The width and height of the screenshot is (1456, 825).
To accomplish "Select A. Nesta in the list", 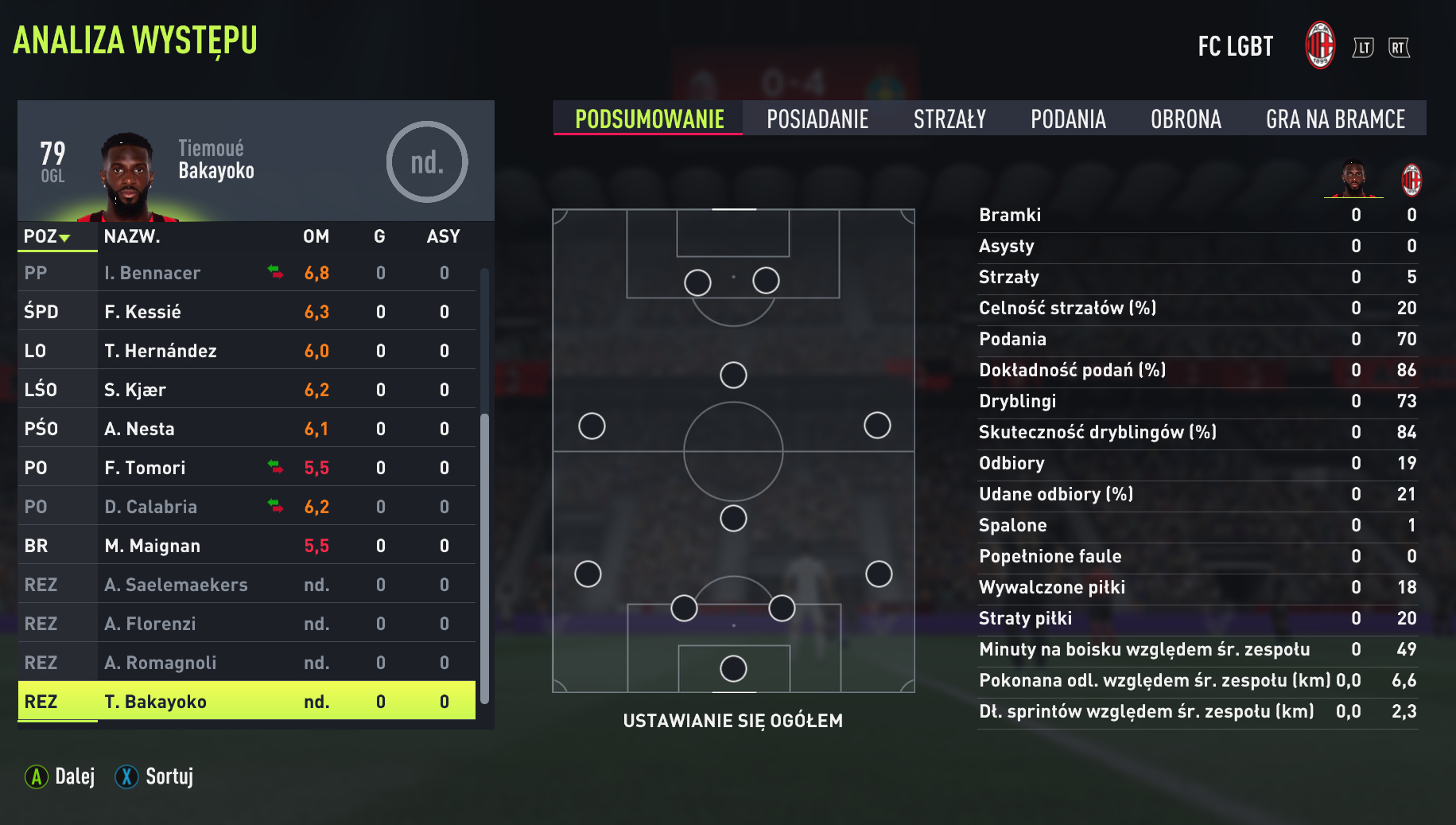I will [247, 429].
